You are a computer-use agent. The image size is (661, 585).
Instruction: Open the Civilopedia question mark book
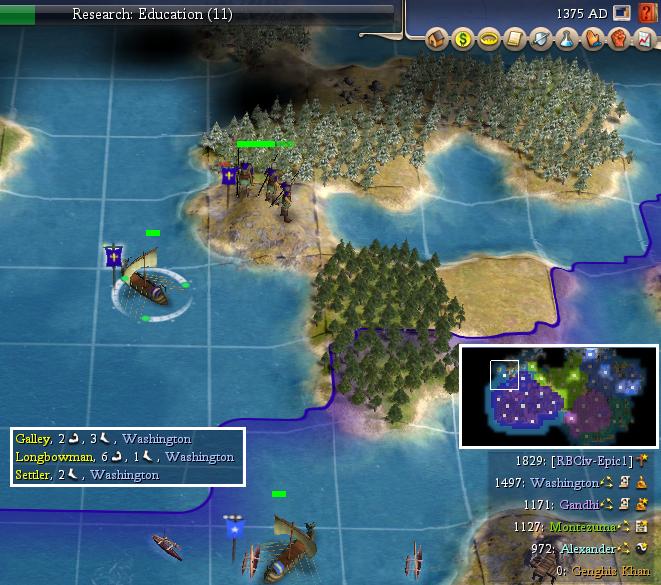pyautogui.click(x=647, y=14)
